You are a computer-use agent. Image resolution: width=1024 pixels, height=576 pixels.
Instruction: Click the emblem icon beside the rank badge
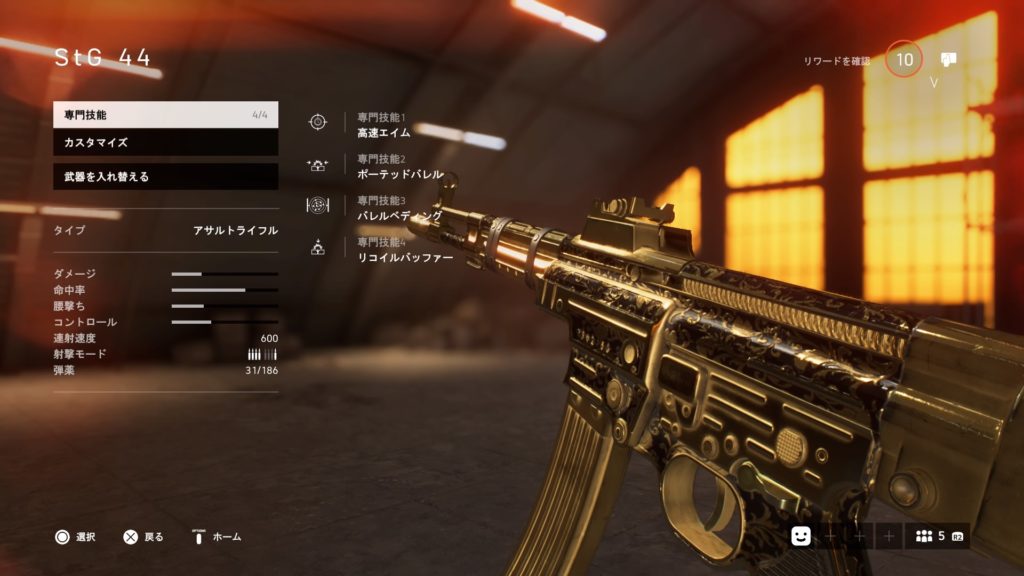click(x=948, y=60)
